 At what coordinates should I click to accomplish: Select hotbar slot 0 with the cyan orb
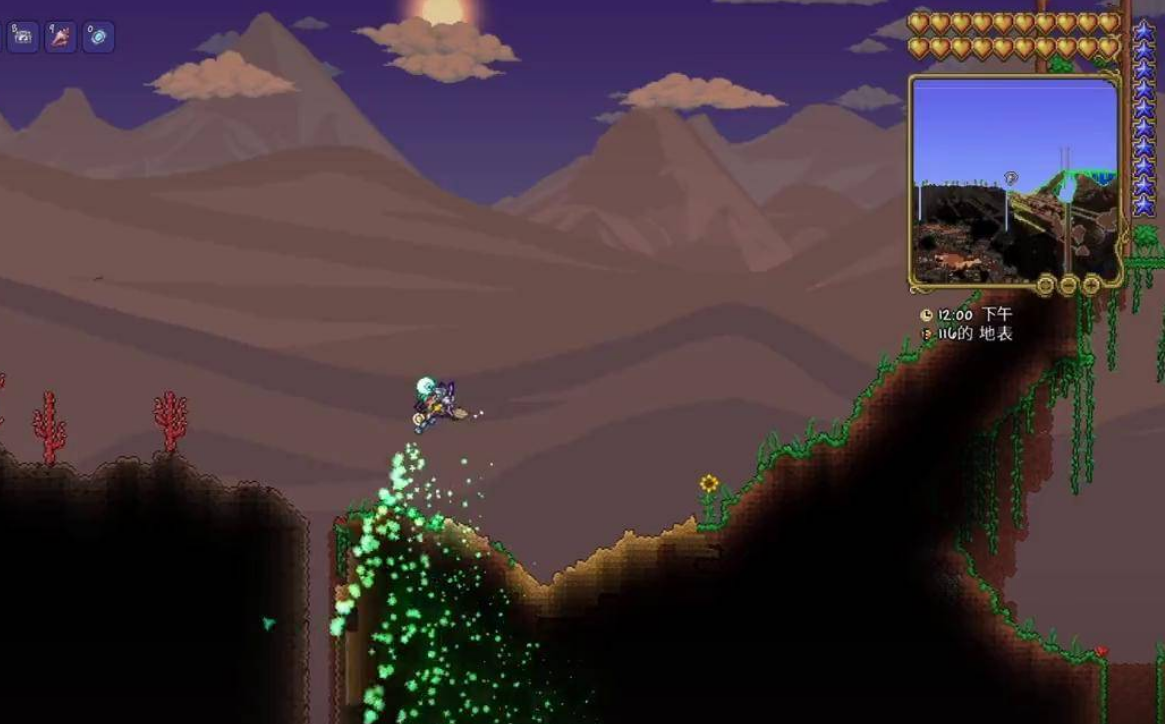(98, 37)
